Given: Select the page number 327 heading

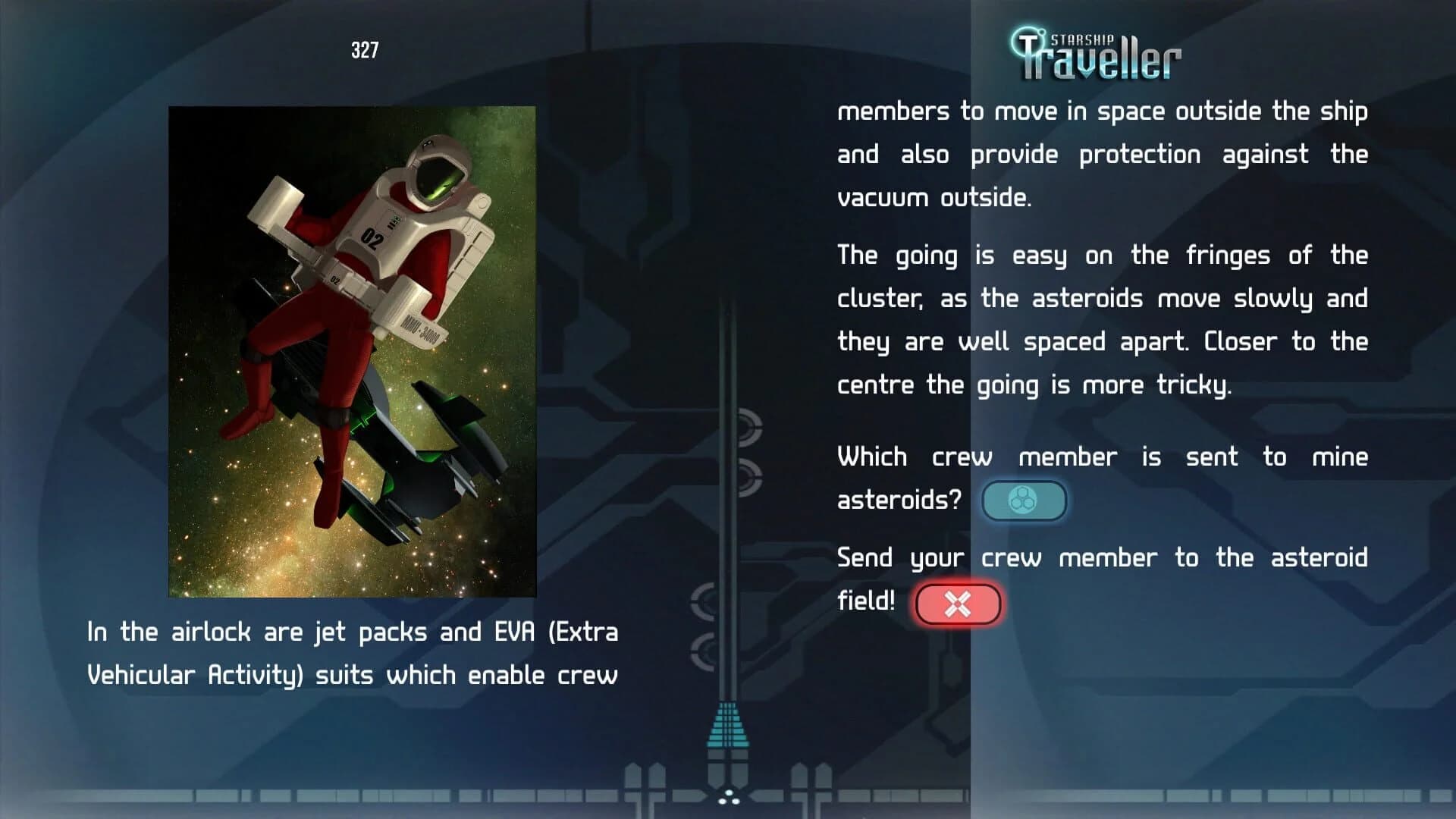Looking at the screenshot, I should tap(365, 49).
